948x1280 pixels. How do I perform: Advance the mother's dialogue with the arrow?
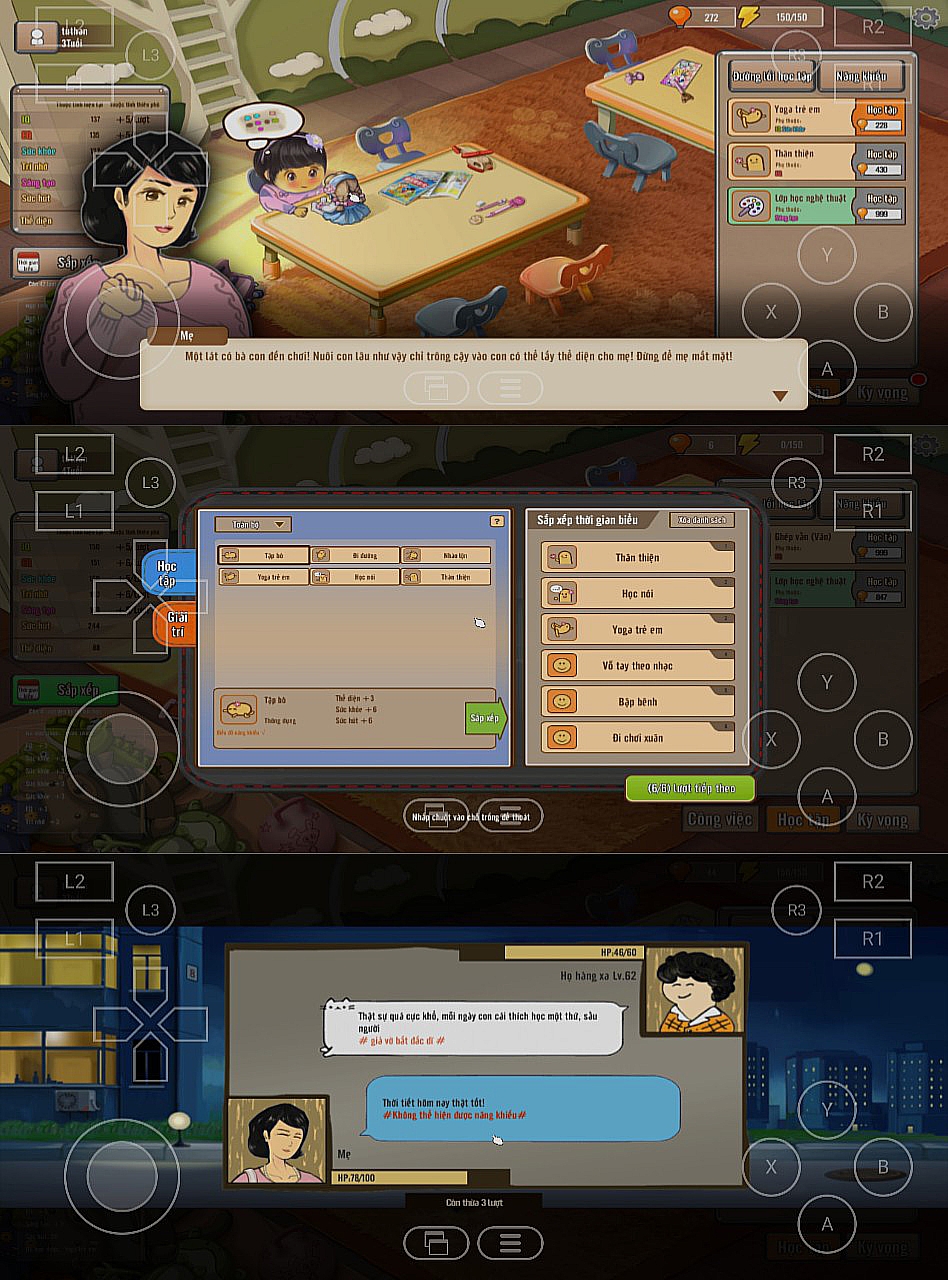pyautogui.click(x=781, y=396)
